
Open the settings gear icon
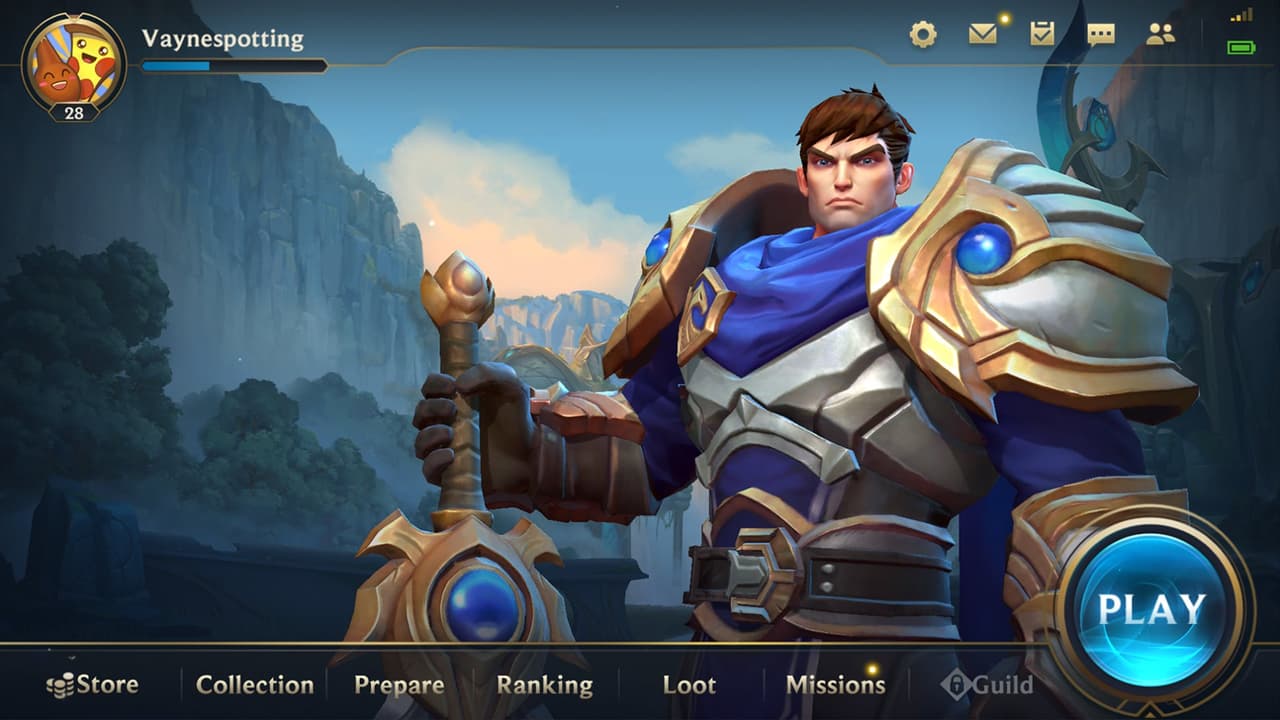[x=923, y=33]
